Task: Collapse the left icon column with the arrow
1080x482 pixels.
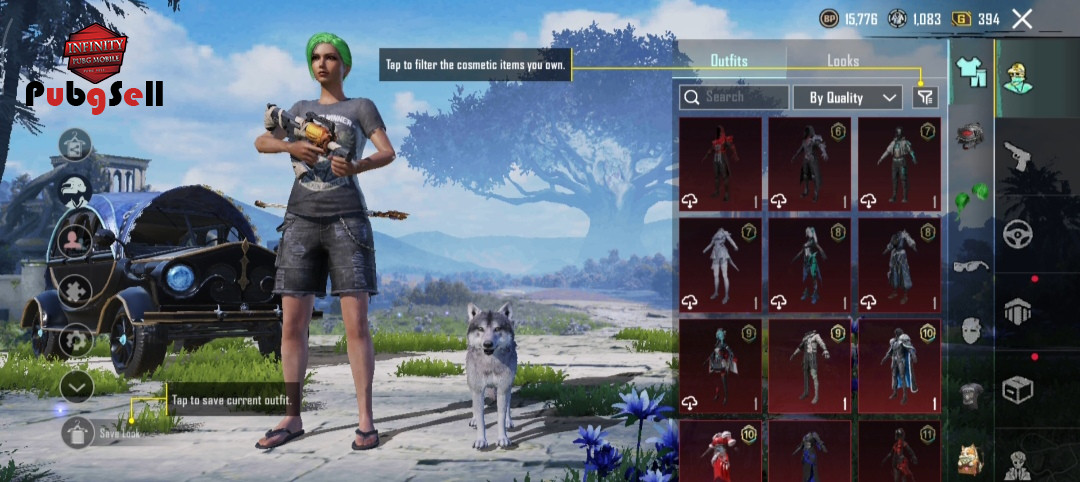Action: click(x=77, y=387)
